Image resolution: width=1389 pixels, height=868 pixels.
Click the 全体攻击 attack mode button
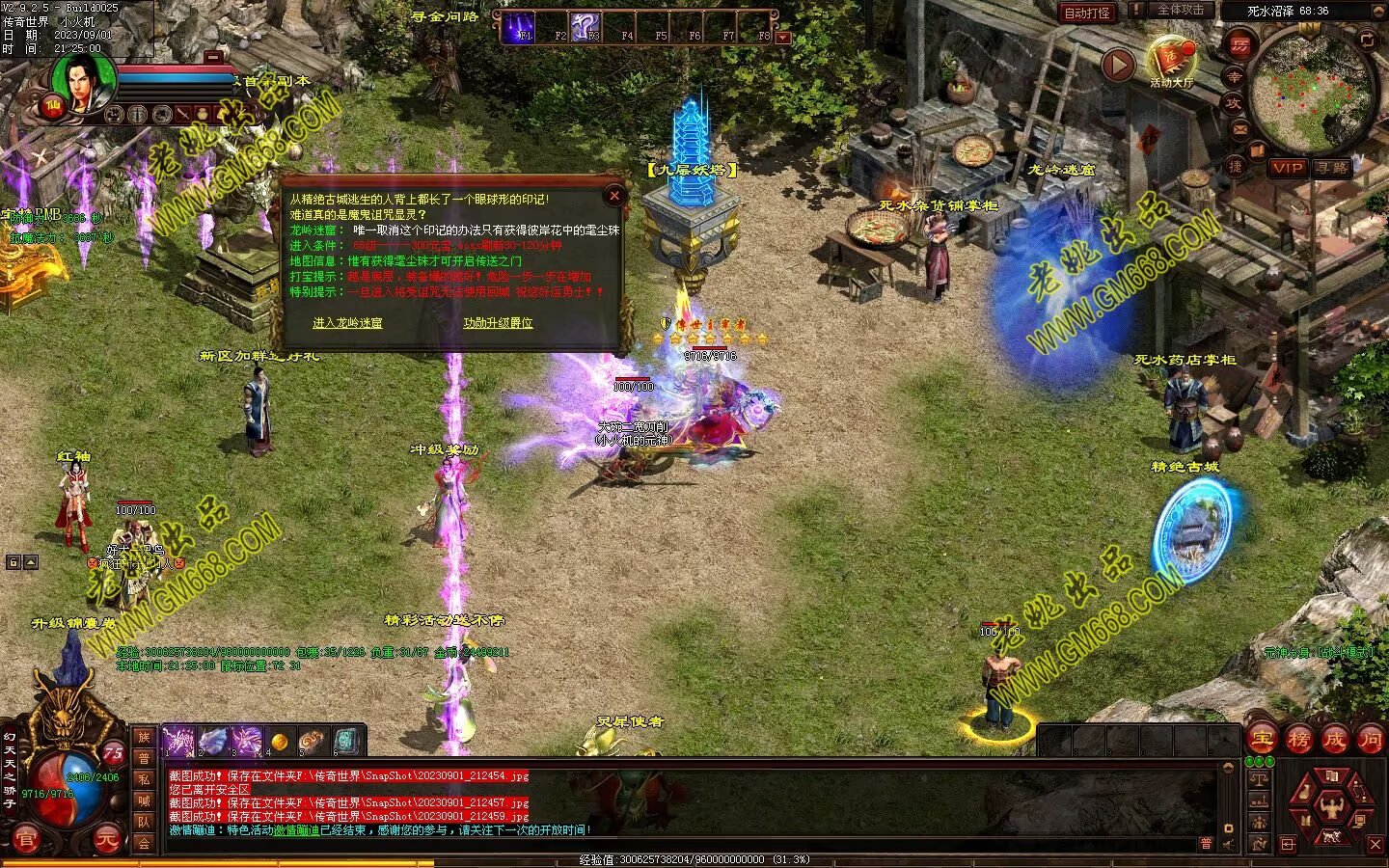tap(1179, 11)
